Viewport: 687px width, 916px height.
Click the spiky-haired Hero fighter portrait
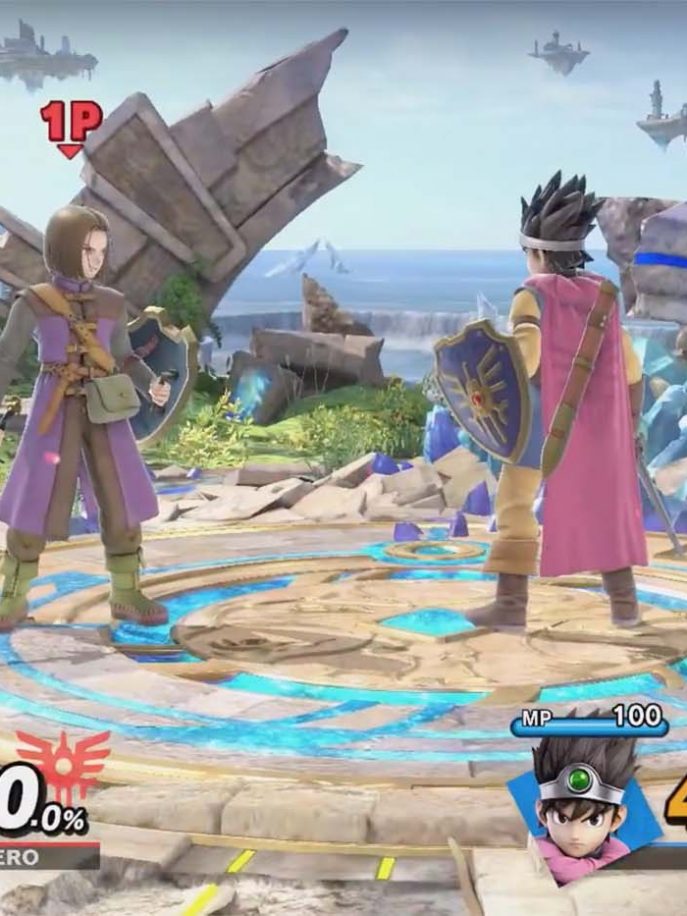tap(583, 797)
